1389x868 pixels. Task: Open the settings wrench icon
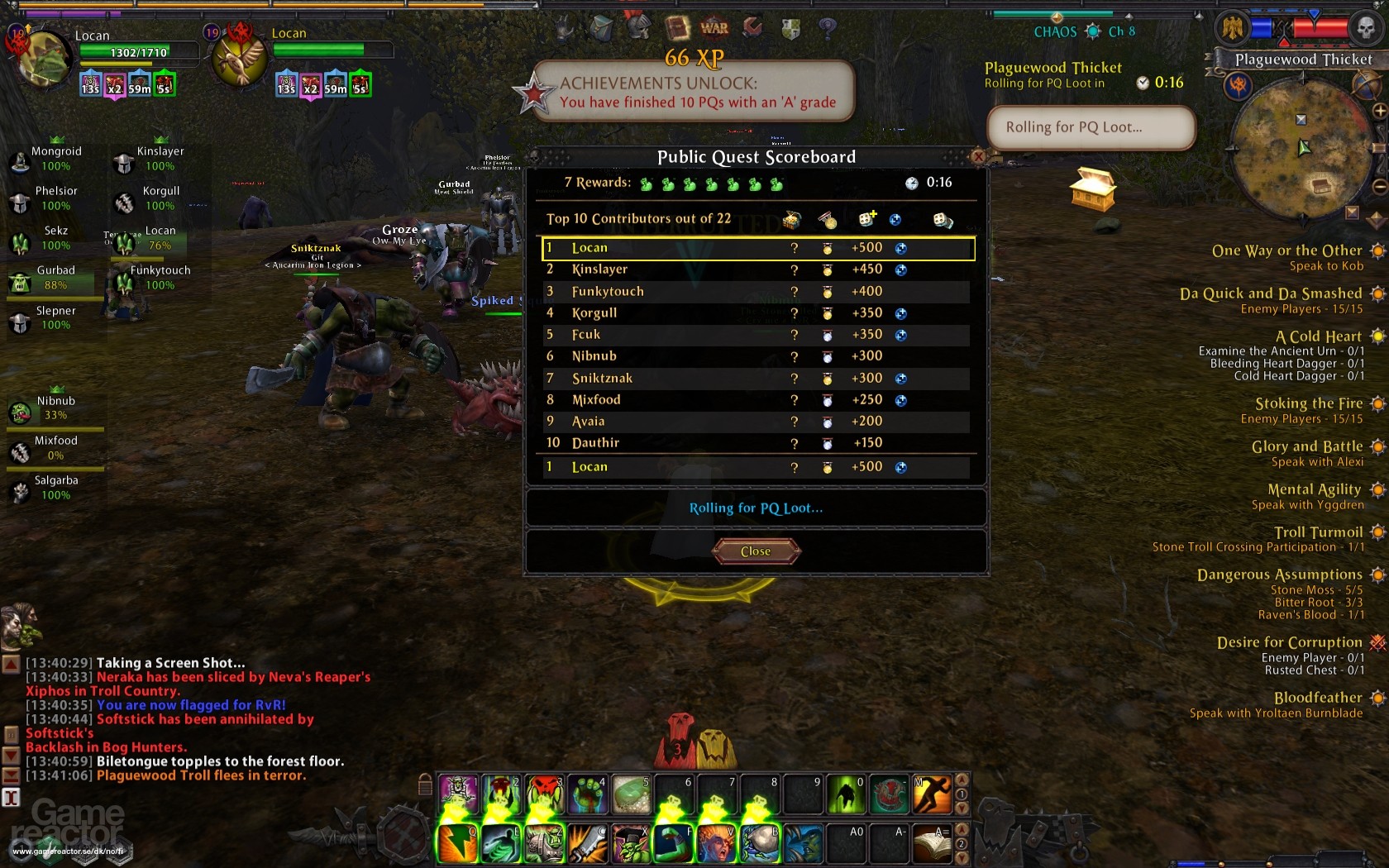coord(752,26)
